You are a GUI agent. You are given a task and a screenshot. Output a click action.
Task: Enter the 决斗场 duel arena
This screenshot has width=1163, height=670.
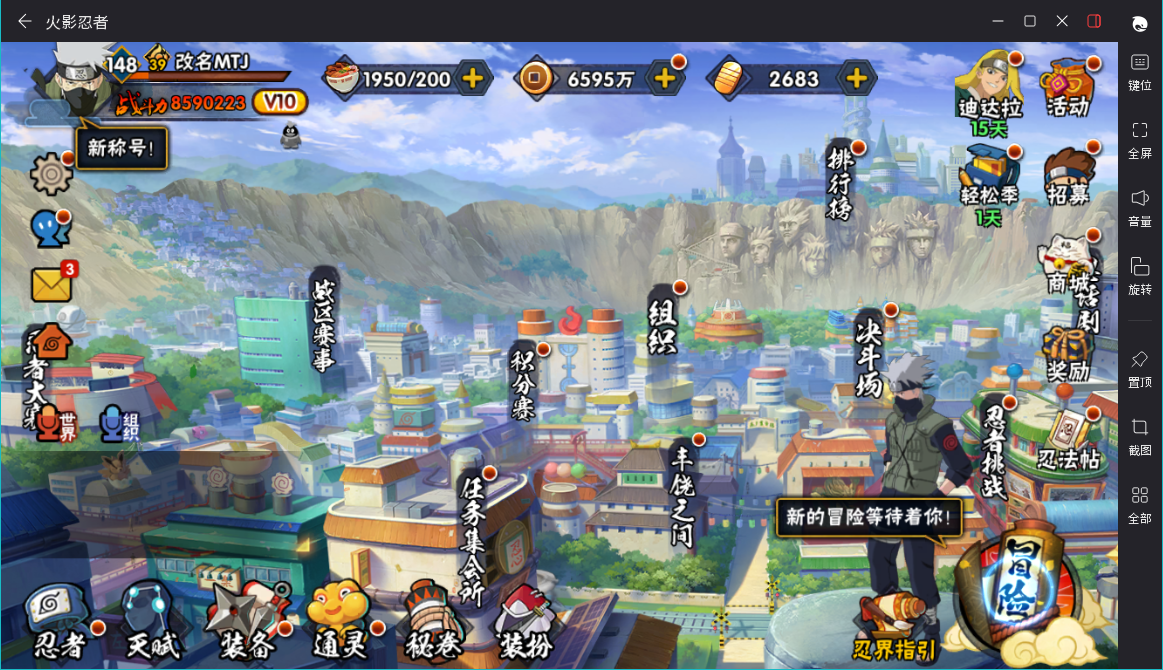(x=870, y=352)
